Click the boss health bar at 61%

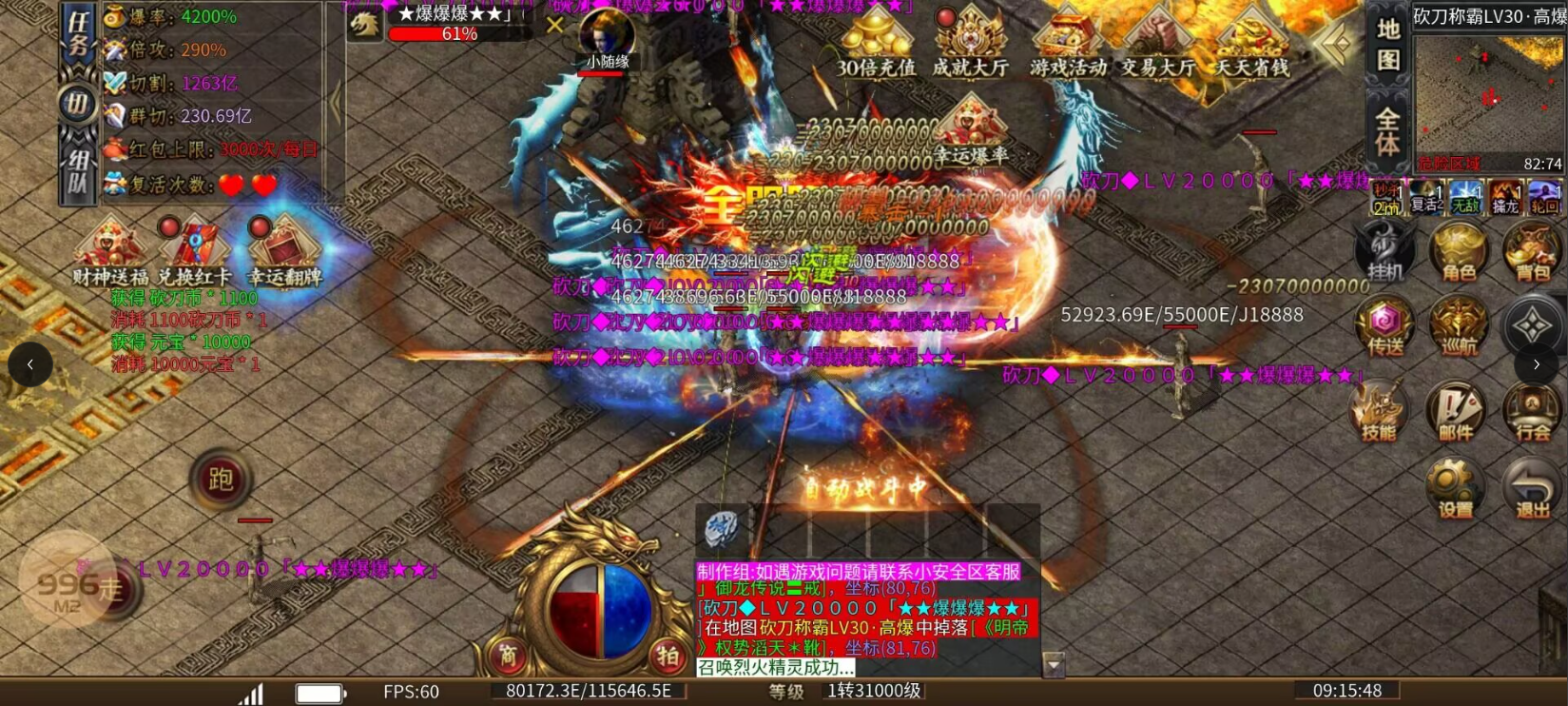click(457, 33)
